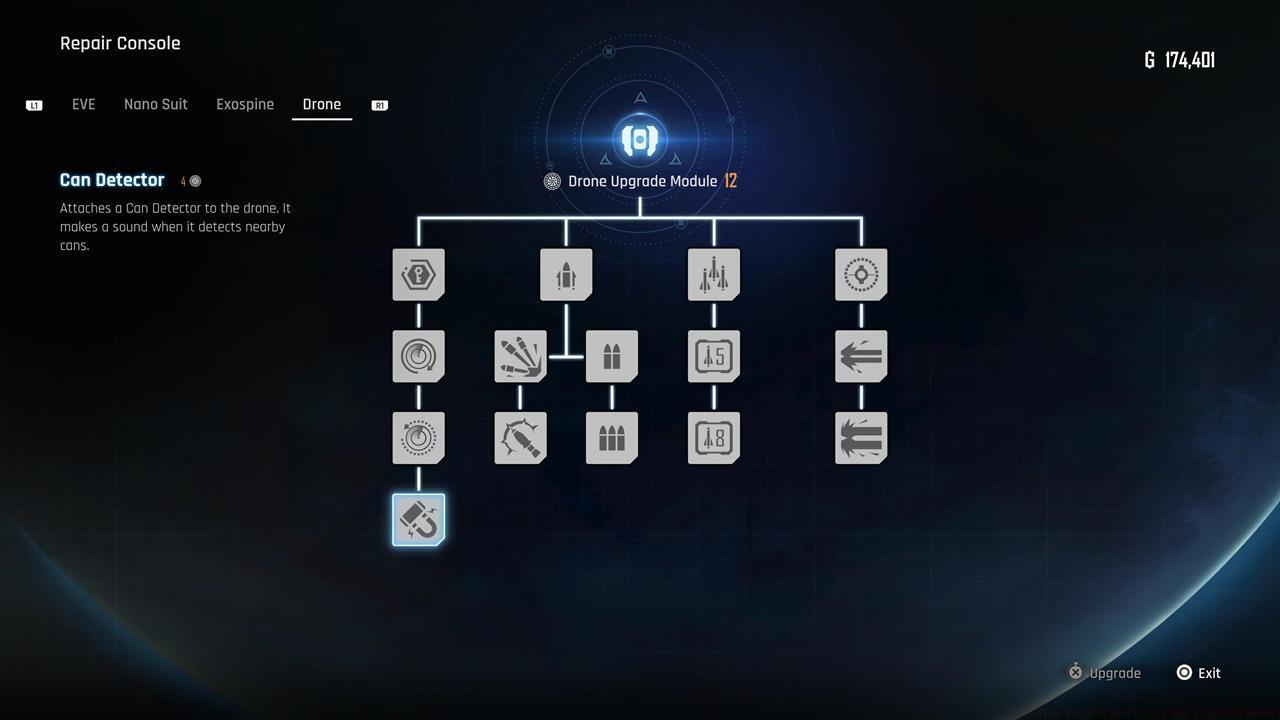This screenshot has width=1280, height=720.
Task: Open the Exospine upgrade tab
Action: [x=244, y=104]
